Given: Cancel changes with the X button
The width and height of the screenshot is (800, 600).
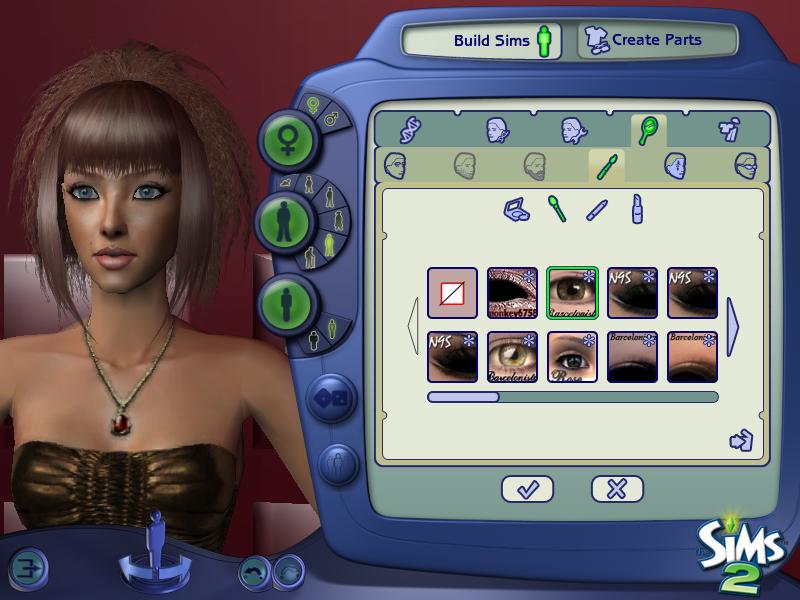Looking at the screenshot, I should pos(616,489).
